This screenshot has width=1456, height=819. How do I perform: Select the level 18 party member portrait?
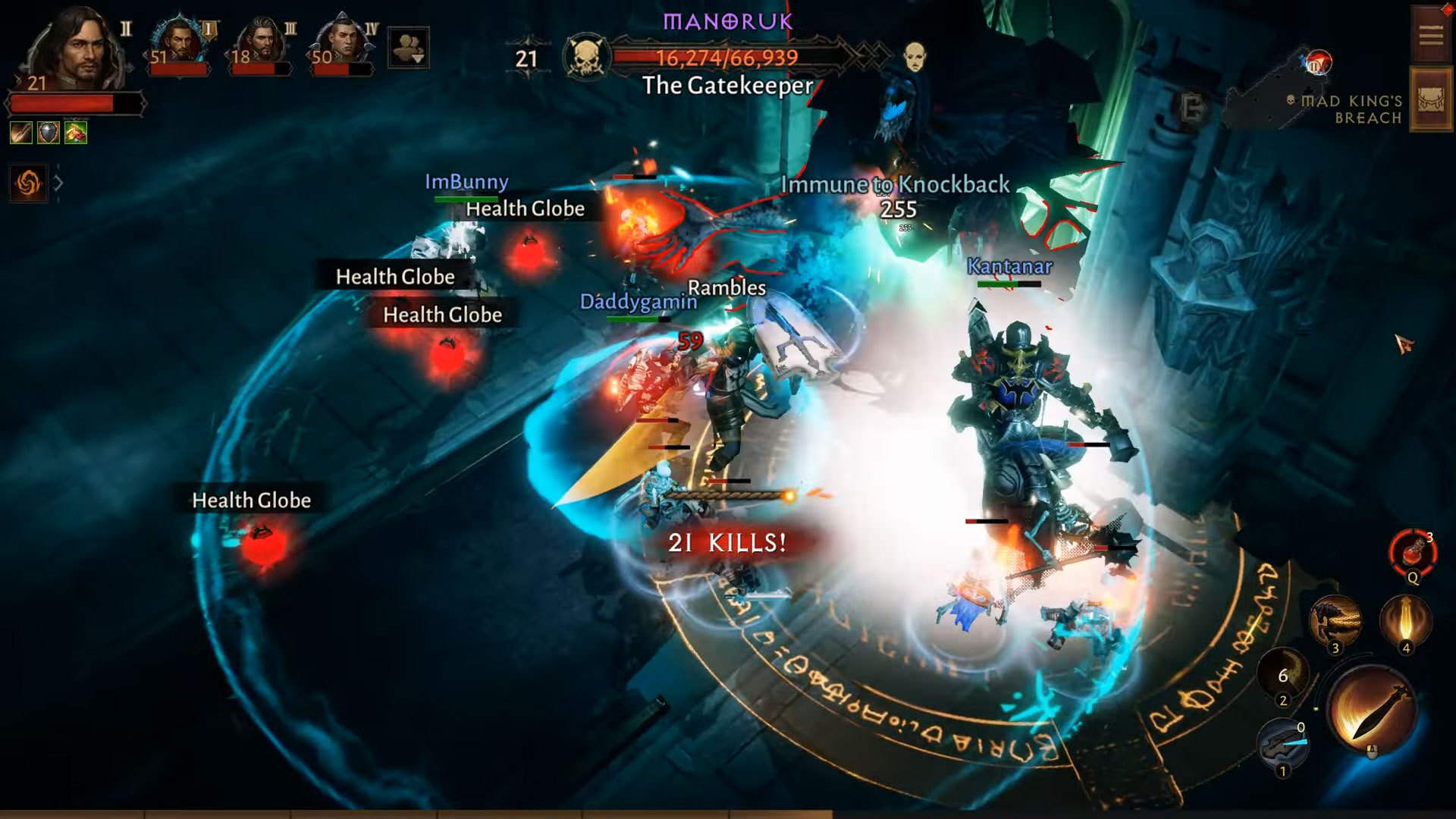(261, 42)
